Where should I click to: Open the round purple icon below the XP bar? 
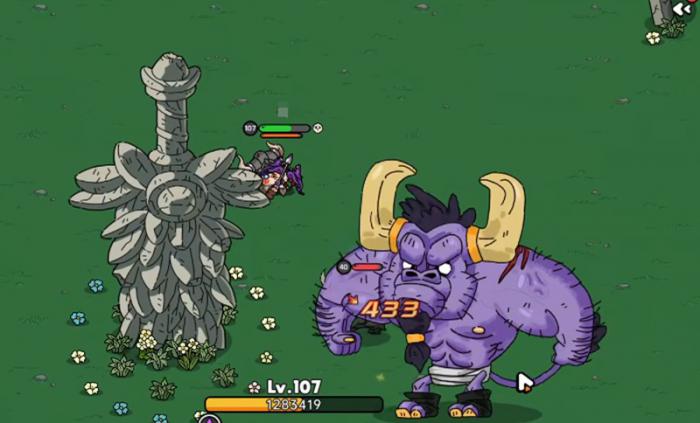pos(209,419)
